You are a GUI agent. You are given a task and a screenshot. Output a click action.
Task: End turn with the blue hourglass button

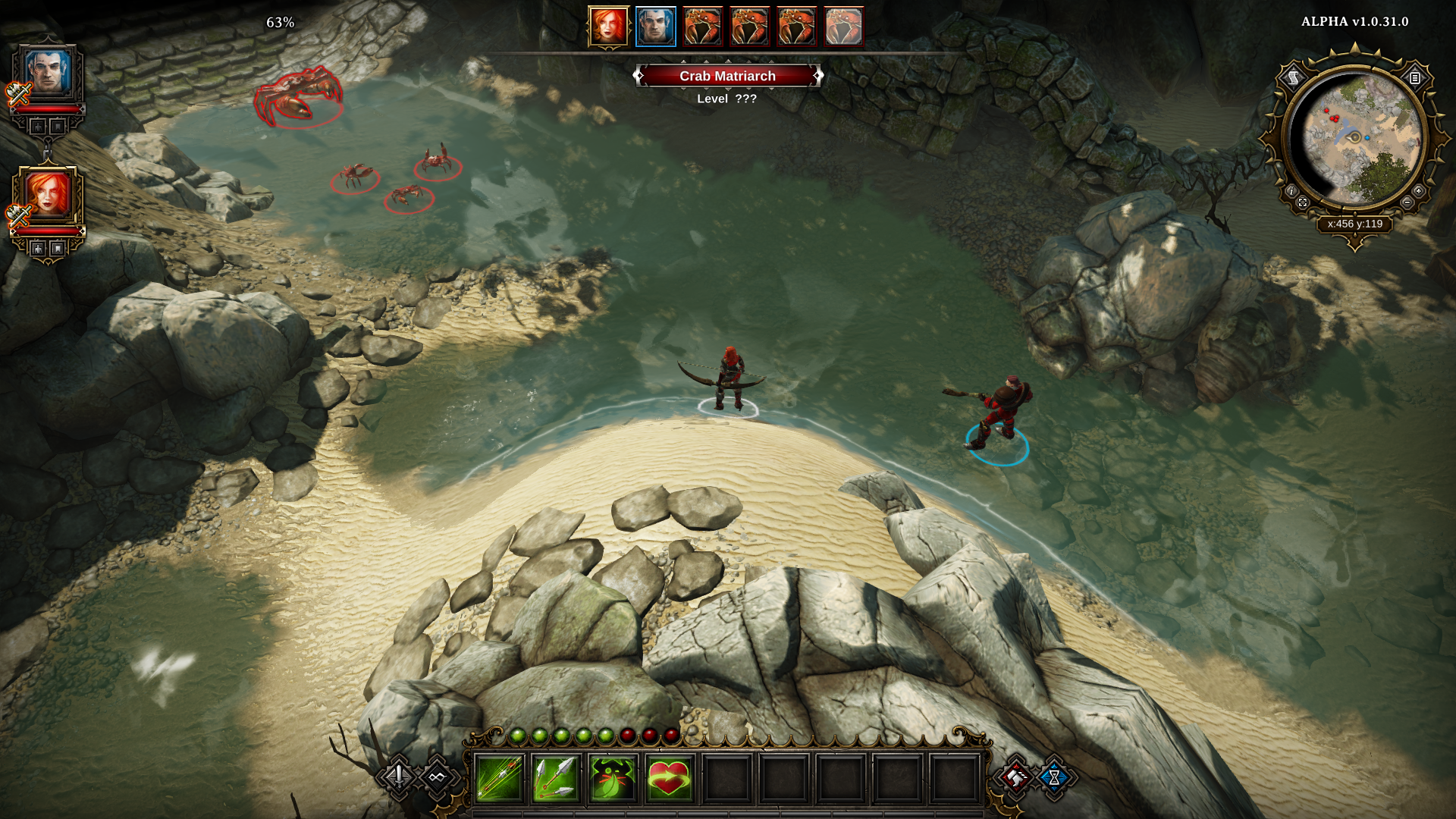1054,777
